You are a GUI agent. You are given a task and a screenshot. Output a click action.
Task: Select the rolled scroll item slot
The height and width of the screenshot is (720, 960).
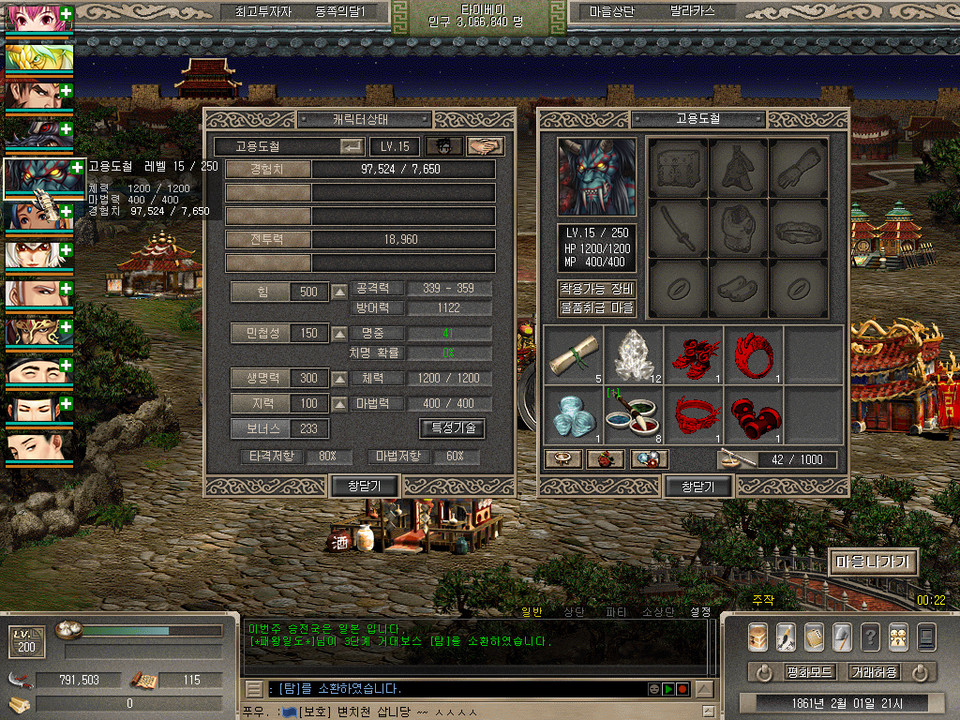click(573, 355)
